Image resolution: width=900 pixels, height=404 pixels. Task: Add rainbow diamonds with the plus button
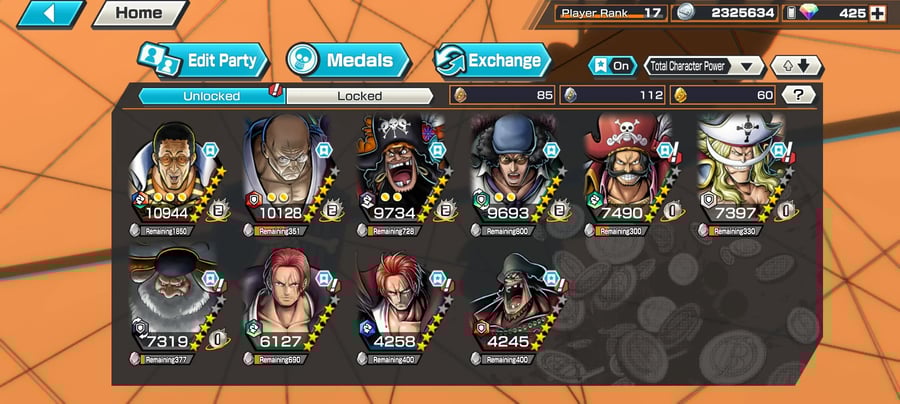coord(878,14)
